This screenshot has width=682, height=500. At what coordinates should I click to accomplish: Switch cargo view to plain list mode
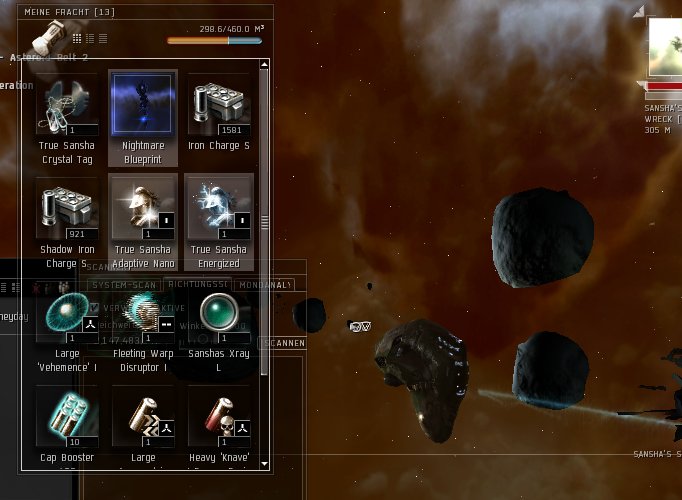[x=102, y=38]
